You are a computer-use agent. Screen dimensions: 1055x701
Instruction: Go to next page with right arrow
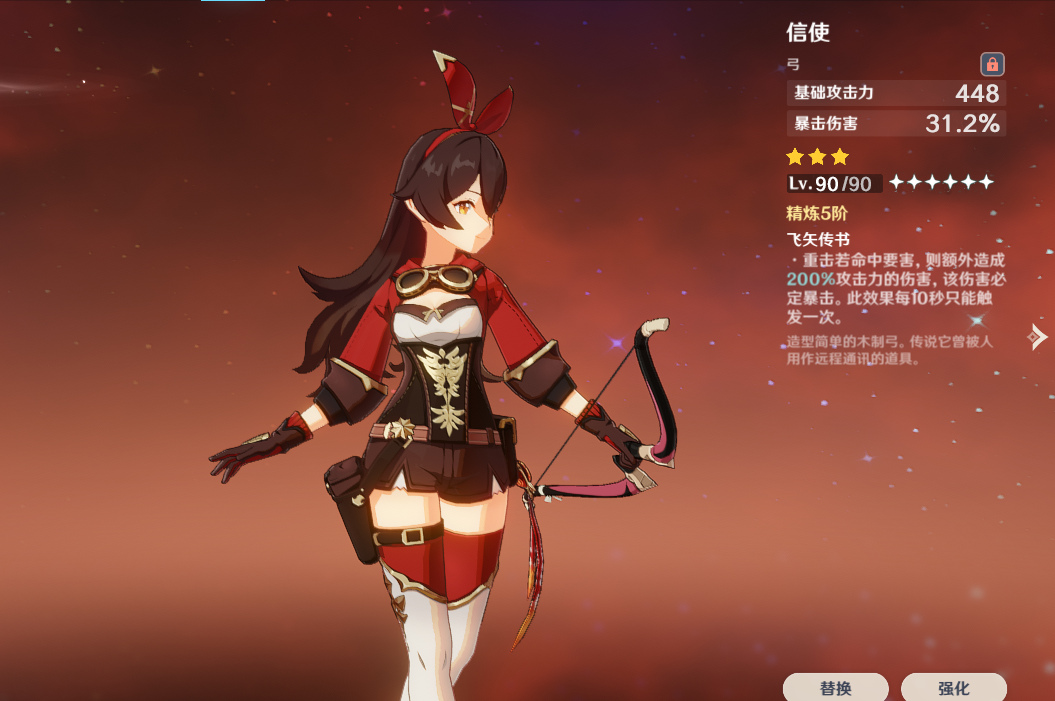[x=1037, y=337]
